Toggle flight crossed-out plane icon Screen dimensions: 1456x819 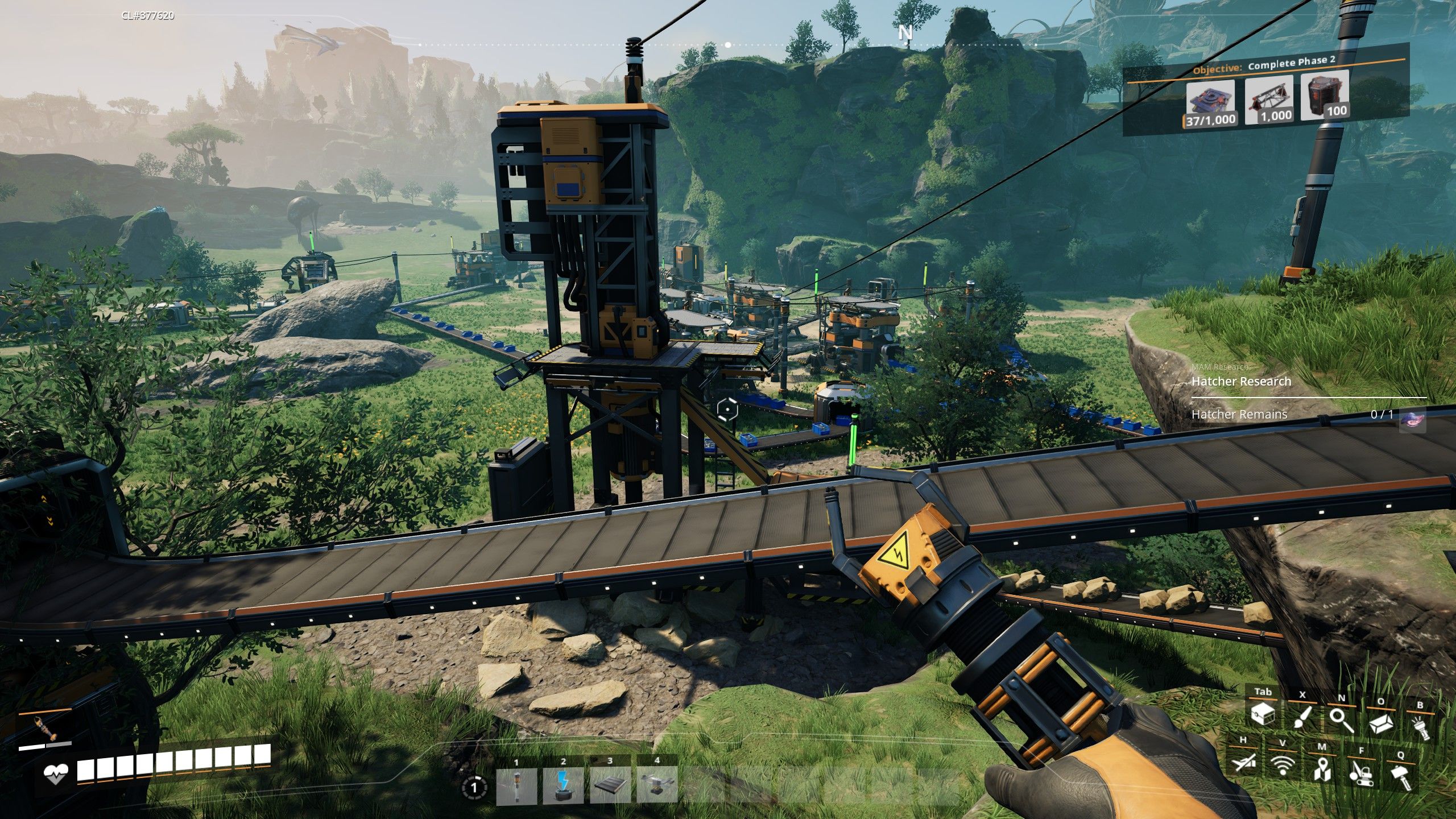click(1245, 766)
